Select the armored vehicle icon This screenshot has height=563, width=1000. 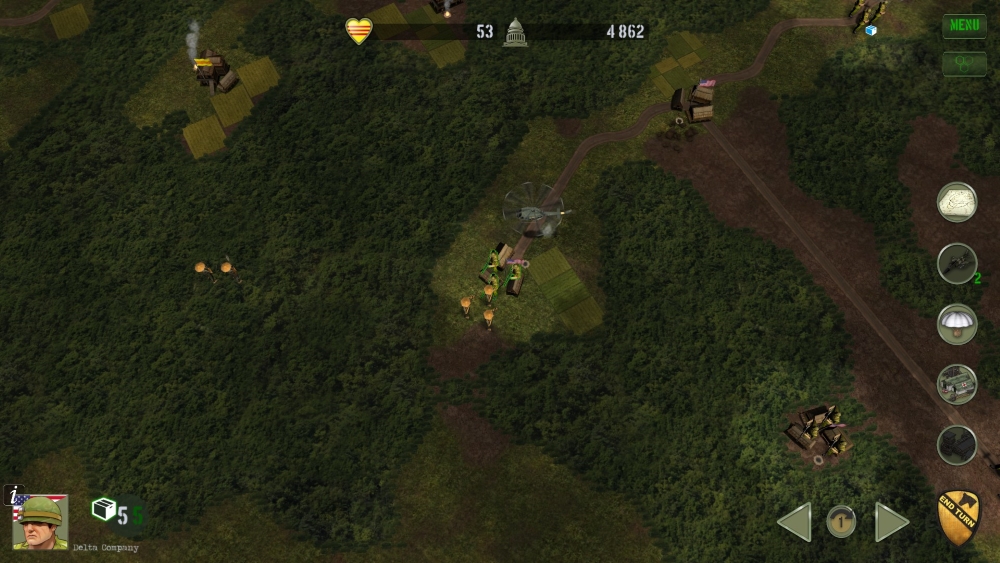[x=957, y=384]
